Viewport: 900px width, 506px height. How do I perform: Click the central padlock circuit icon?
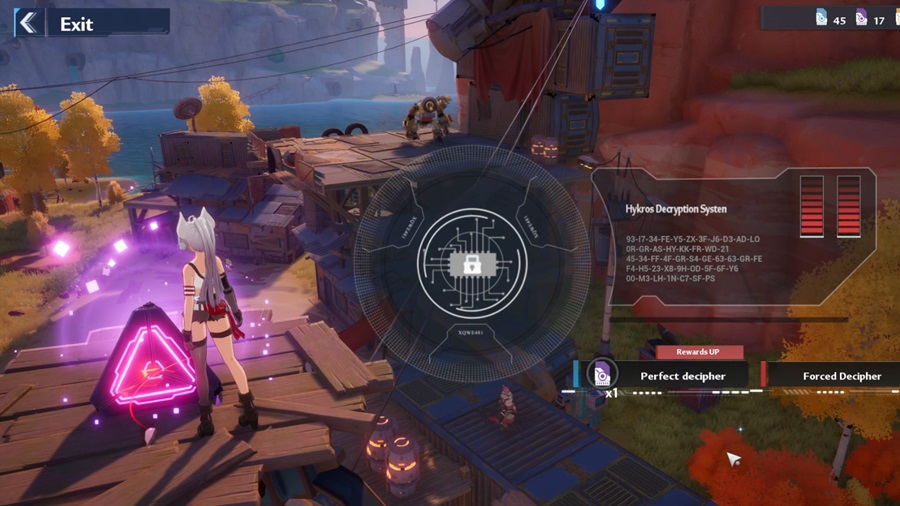470,264
